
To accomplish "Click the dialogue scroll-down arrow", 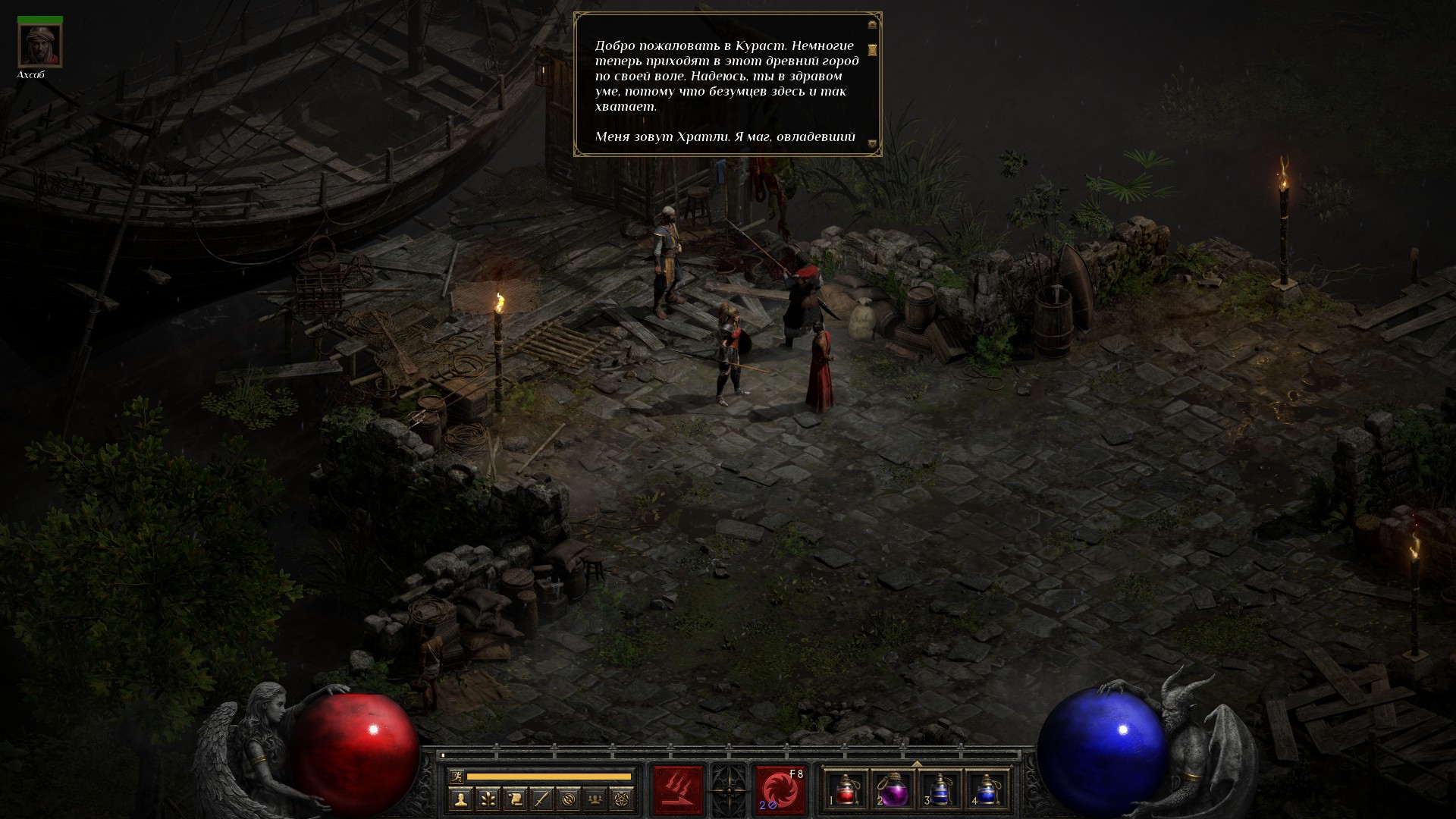I will coord(872,143).
